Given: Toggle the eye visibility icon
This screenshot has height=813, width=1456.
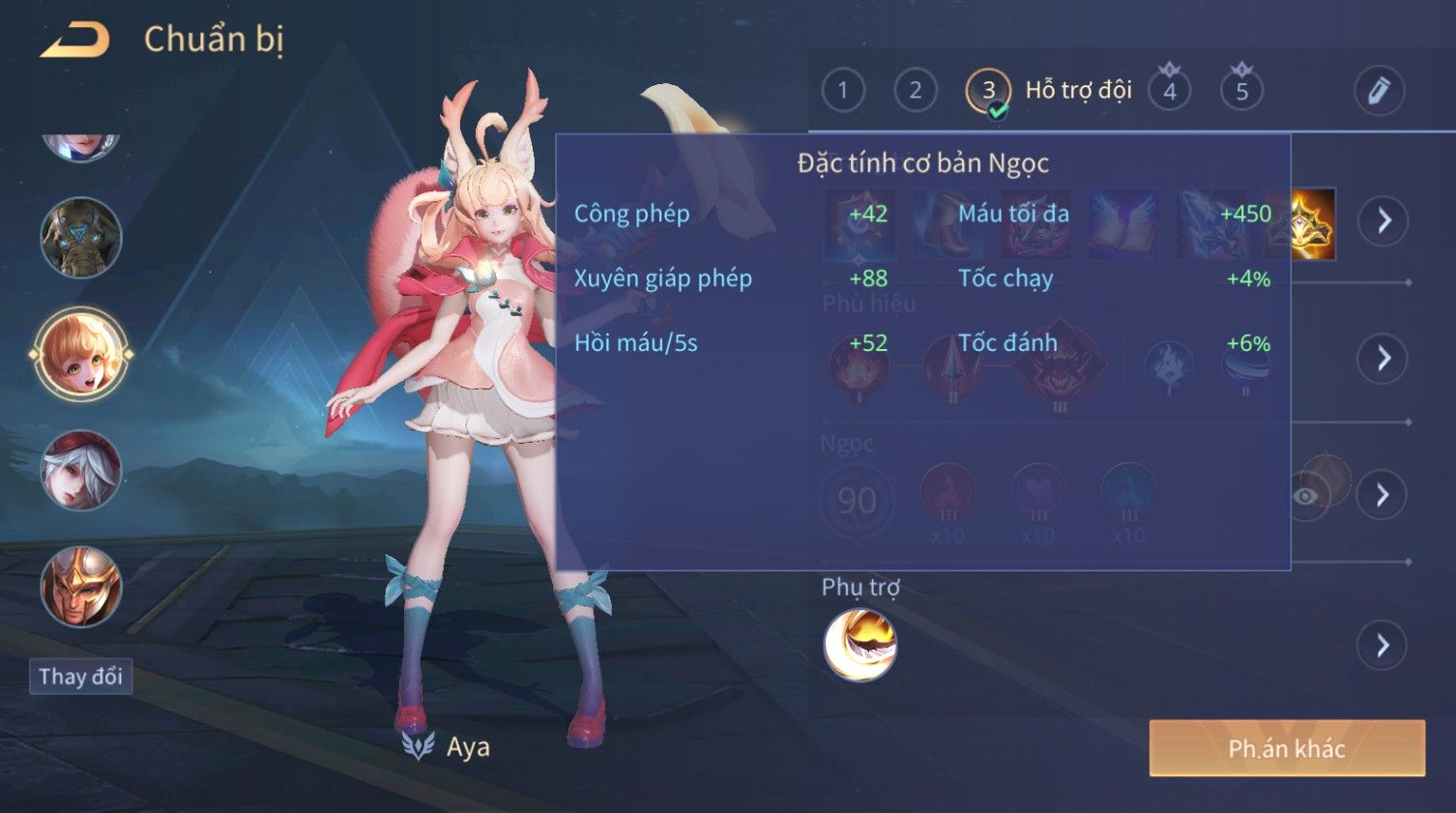Looking at the screenshot, I should pos(1305,496).
